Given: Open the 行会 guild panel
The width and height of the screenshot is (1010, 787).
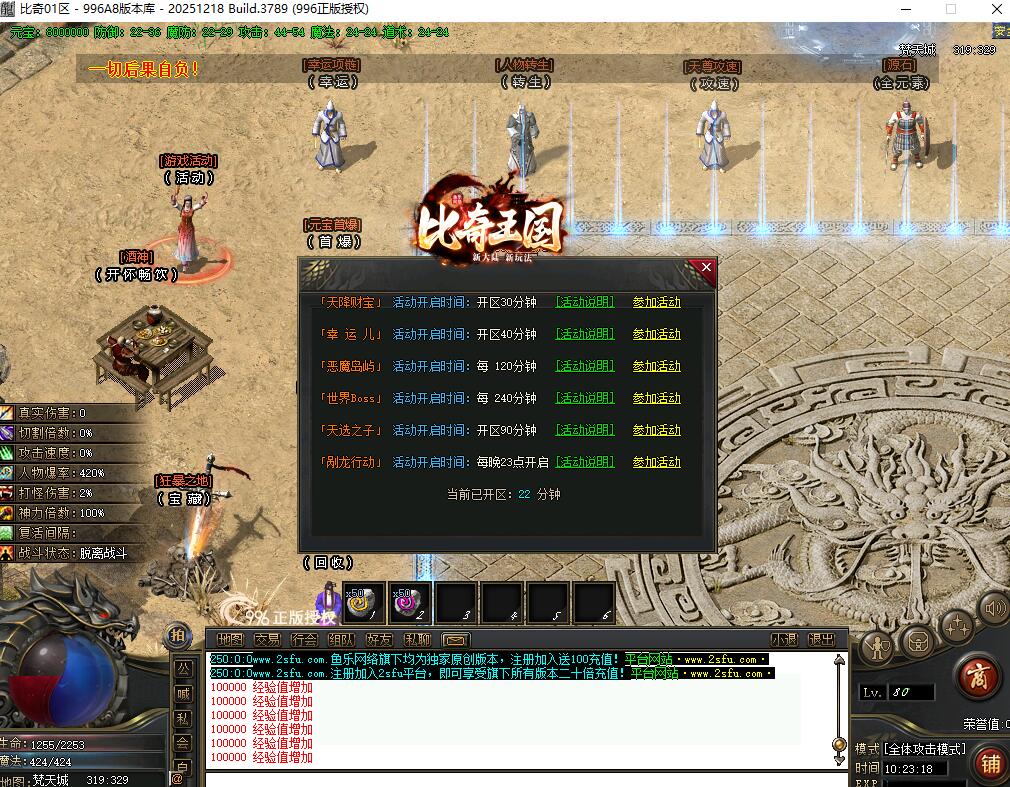Looking at the screenshot, I should pyautogui.click(x=304, y=640).
